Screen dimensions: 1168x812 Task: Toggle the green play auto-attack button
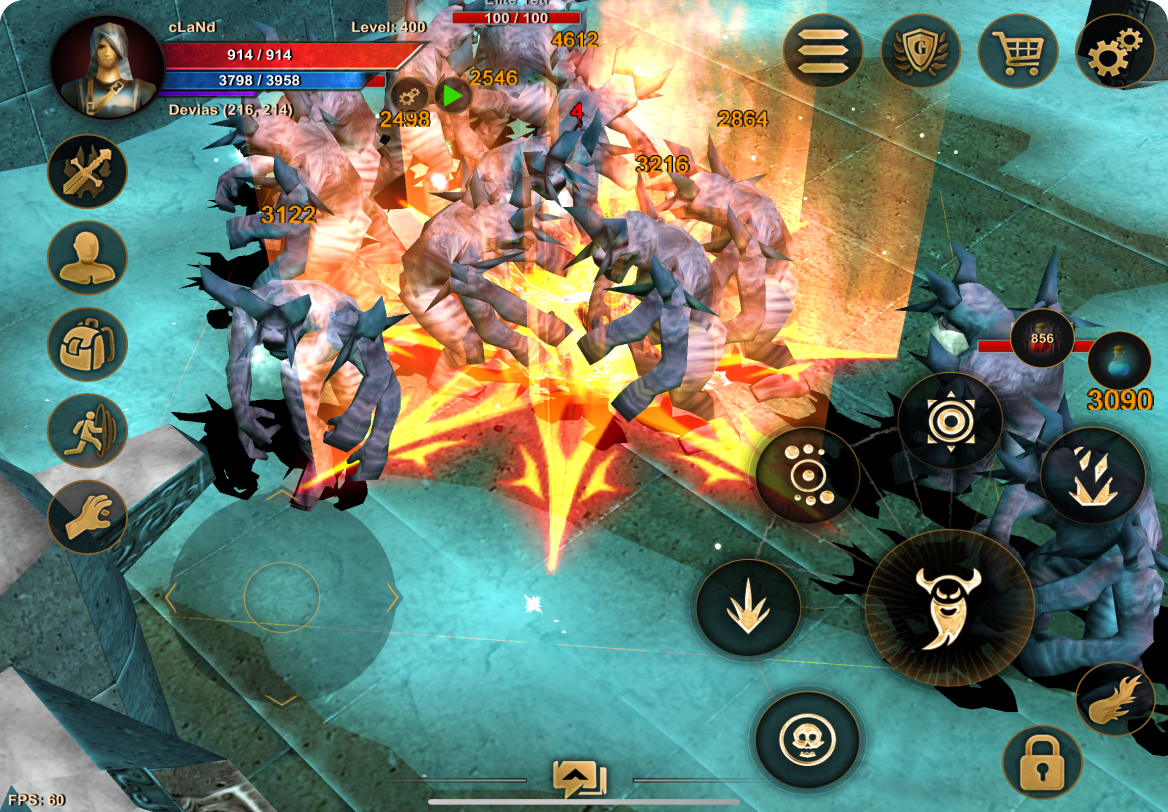click(x=453, y=96)
